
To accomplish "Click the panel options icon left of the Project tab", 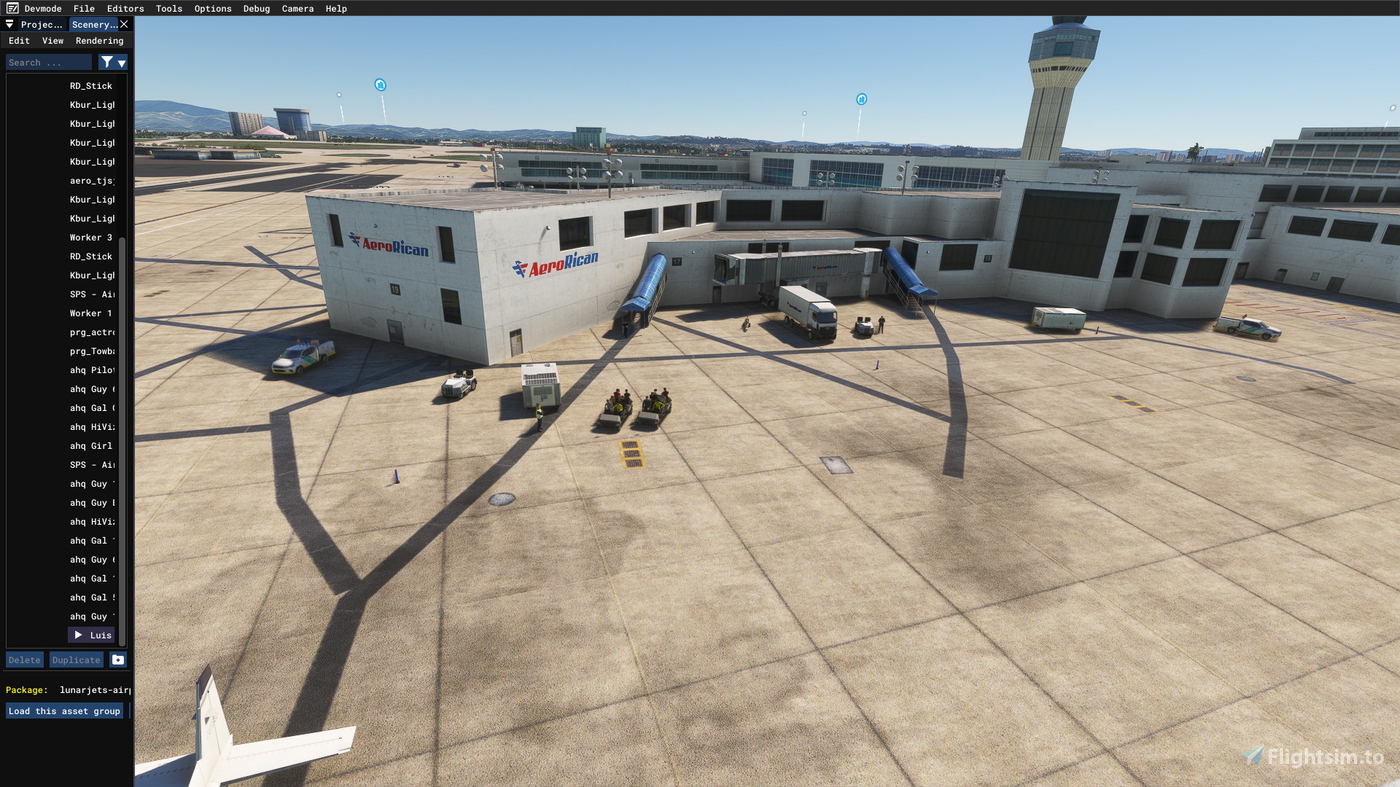I will [x=7, y=22].
